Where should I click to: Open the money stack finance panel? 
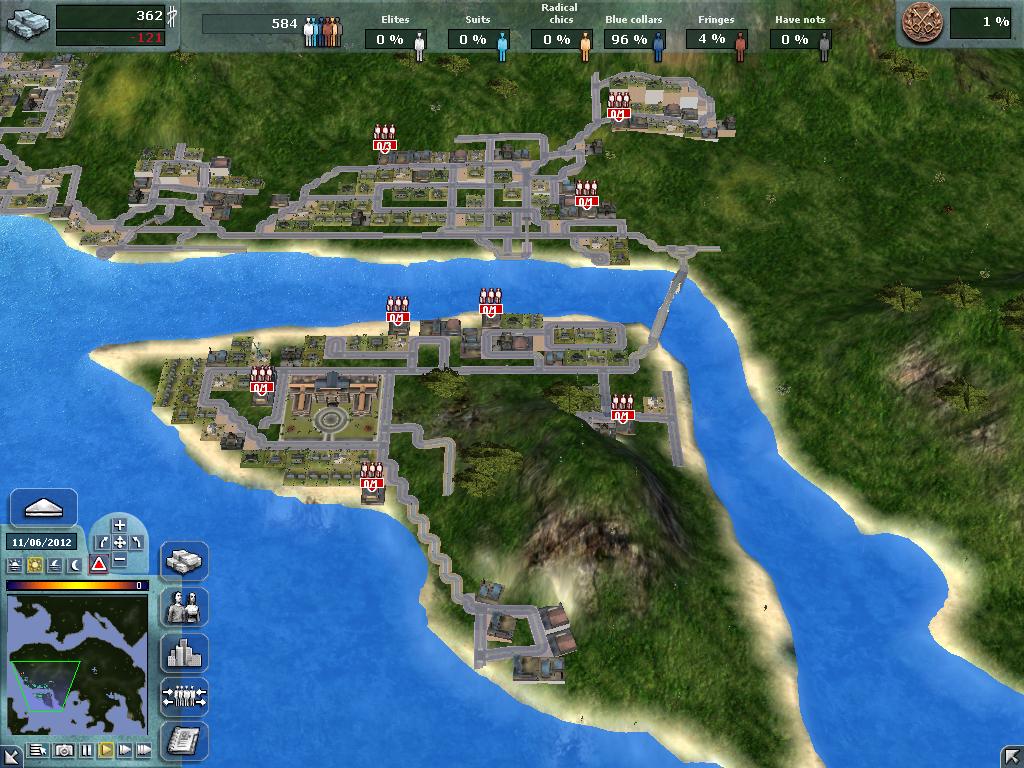(184, 561)
